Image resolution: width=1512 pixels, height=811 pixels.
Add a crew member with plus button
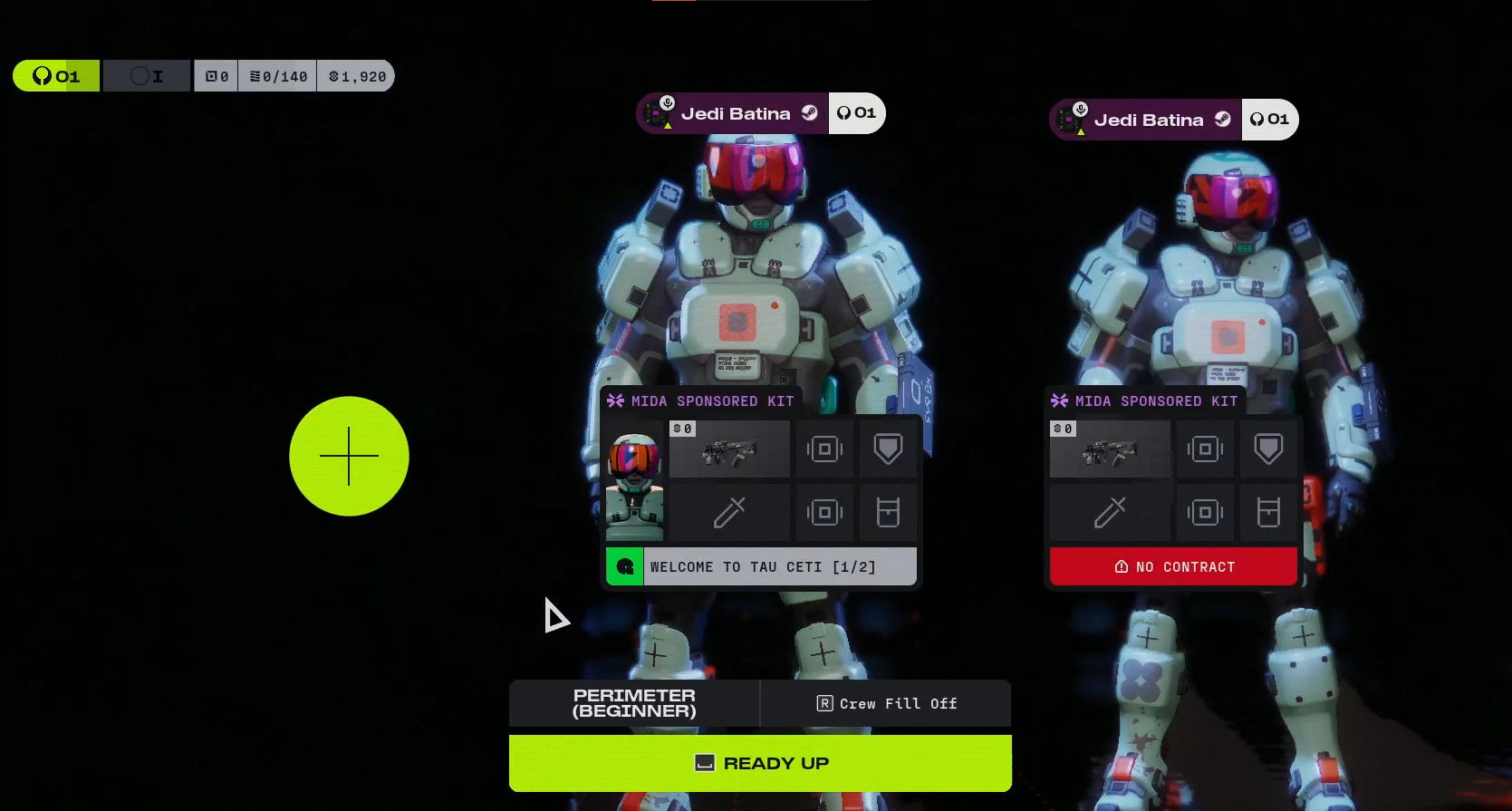(349, 456)
